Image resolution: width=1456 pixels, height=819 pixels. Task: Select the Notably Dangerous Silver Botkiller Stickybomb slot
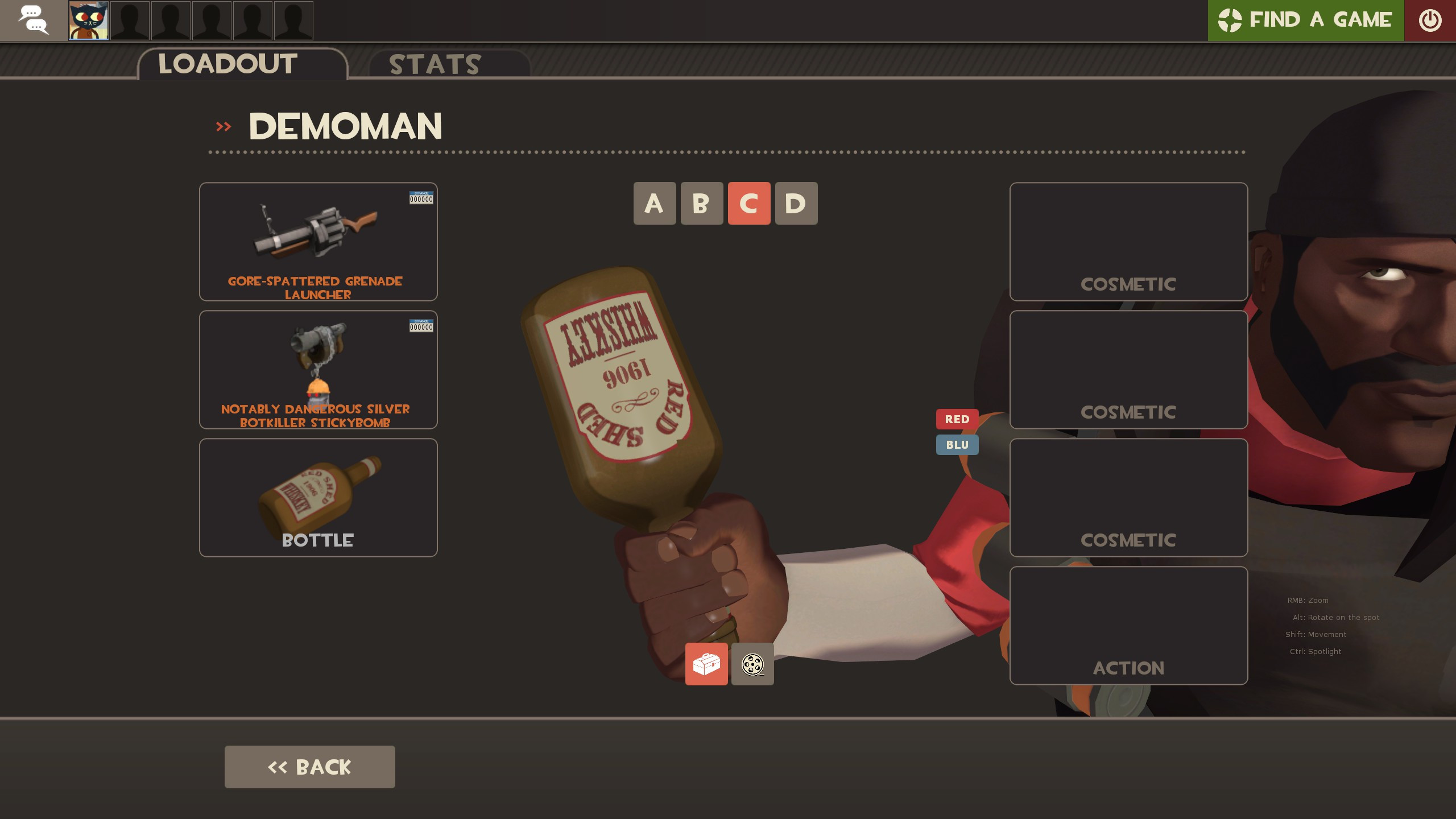click(x=317, y=370)
